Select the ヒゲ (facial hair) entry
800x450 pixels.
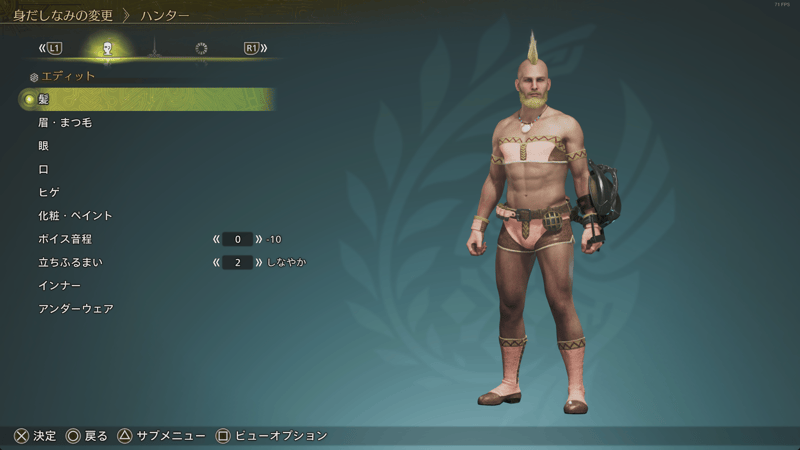49,192
